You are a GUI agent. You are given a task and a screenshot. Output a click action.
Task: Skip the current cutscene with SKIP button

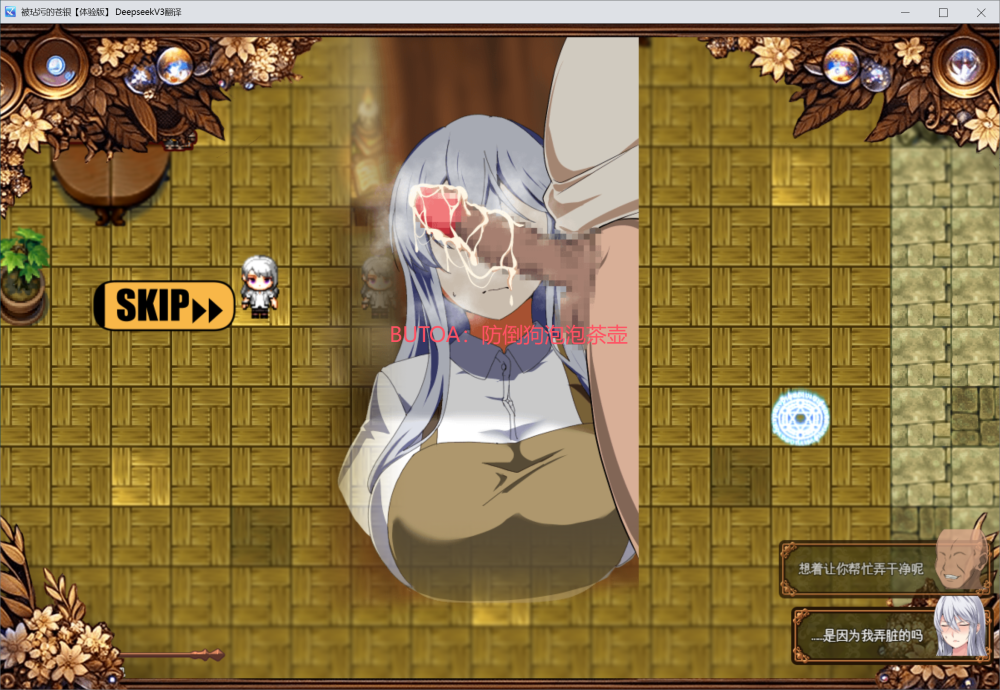coord(165,305)
